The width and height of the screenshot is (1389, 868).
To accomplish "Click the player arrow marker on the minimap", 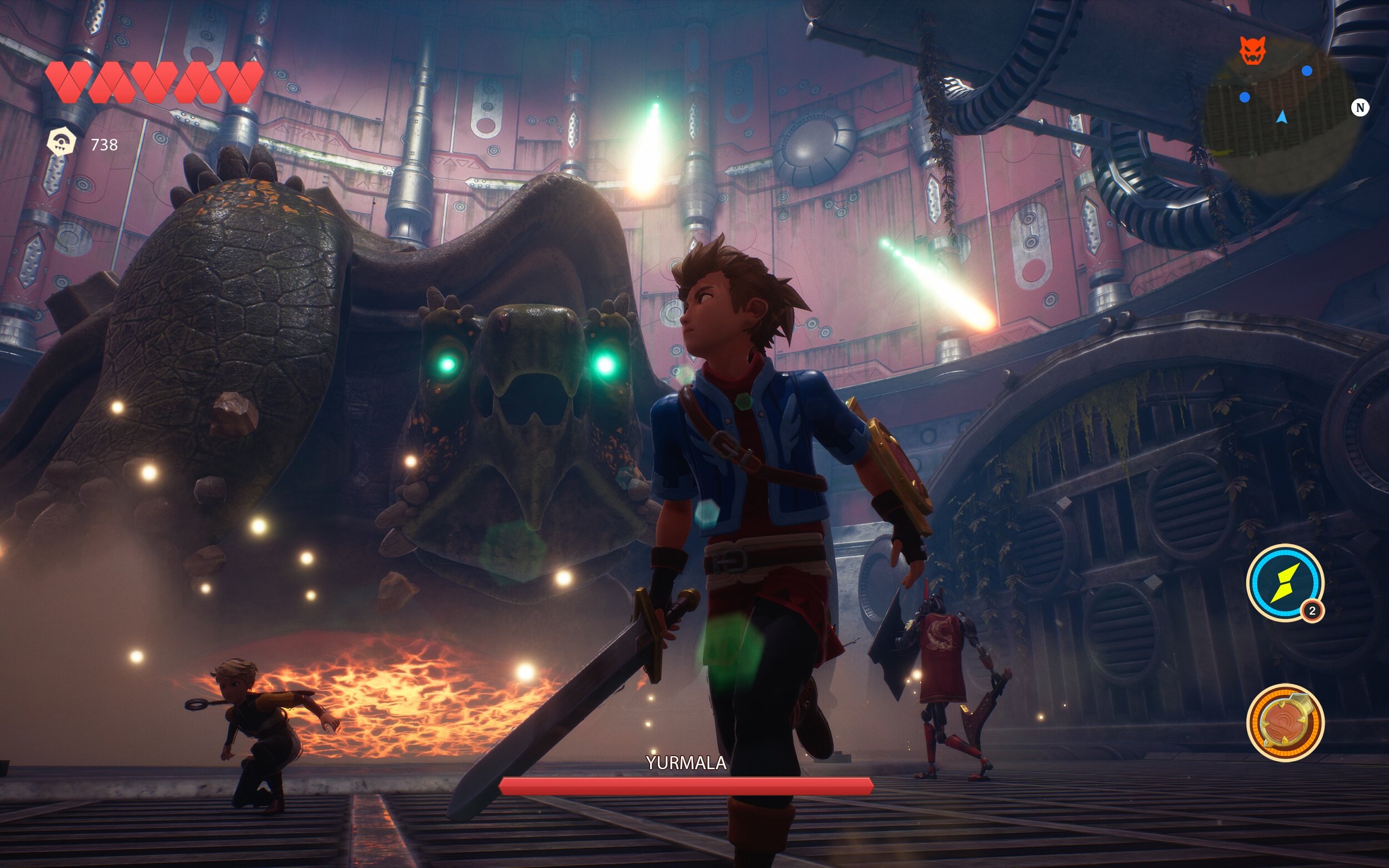I will tap(1282, 118).
